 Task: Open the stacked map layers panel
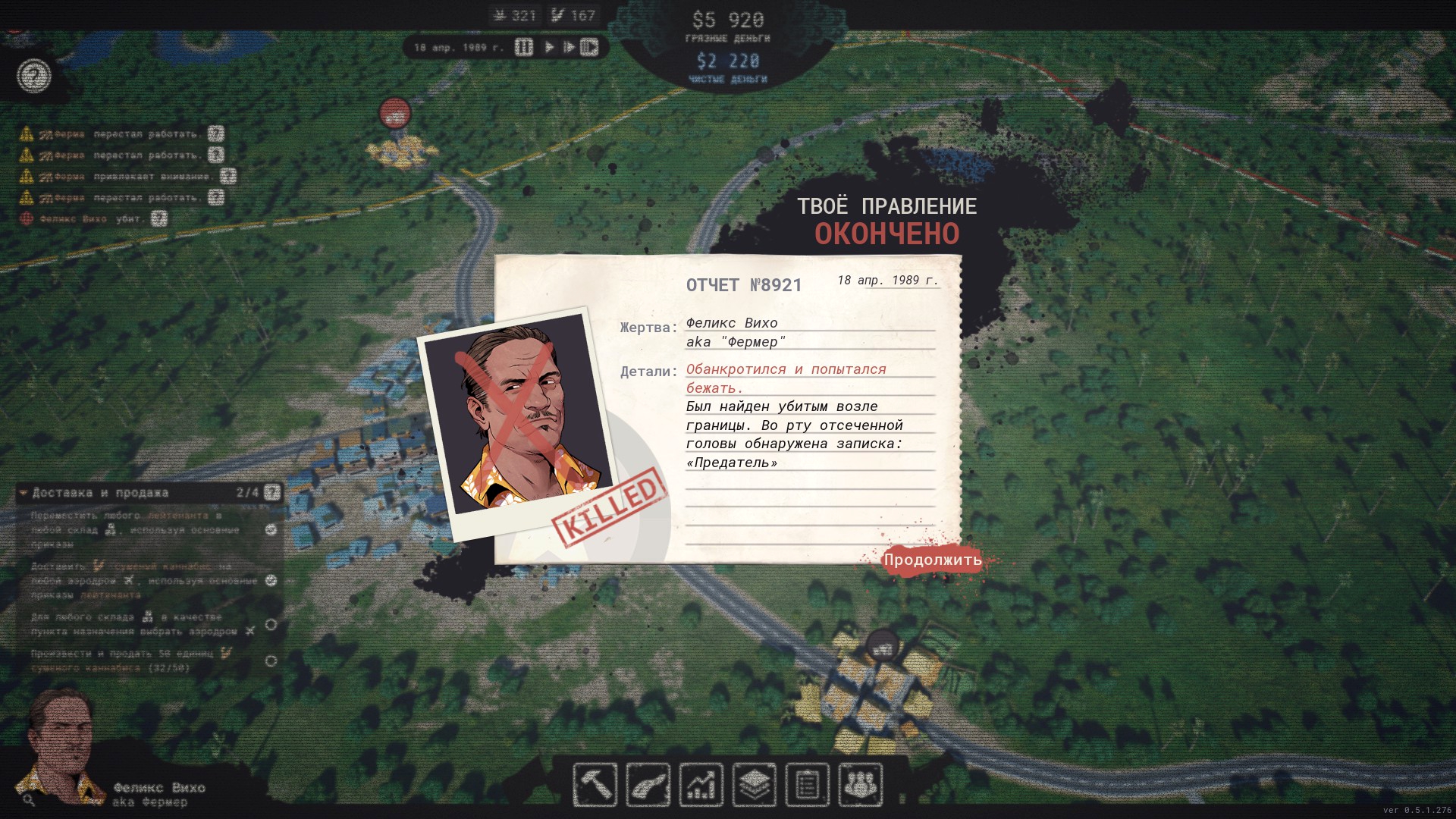pyautogui.click(x=754, y=784)
